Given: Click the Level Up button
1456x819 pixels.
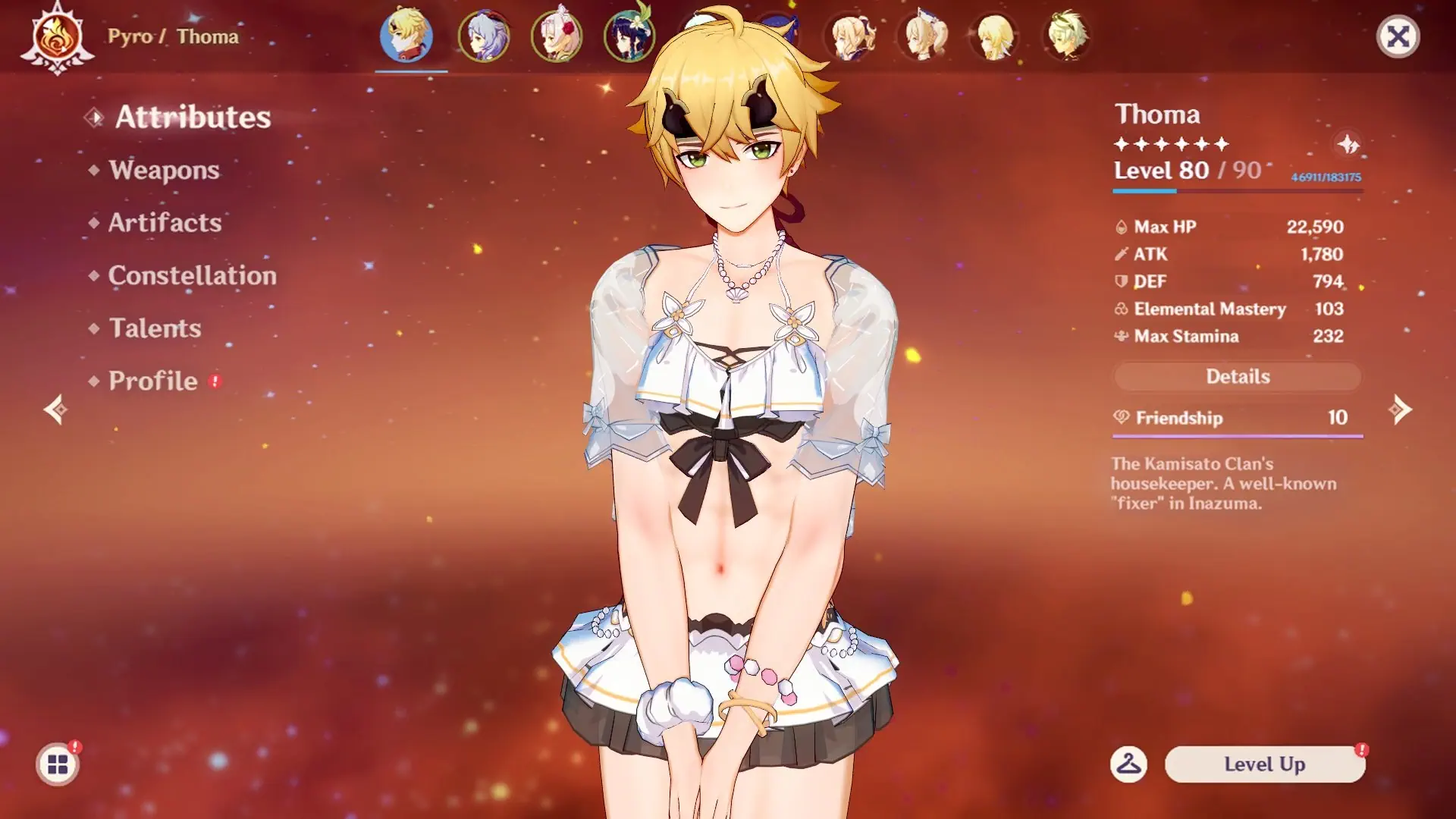Looking at the screenshot, I should click(1264, 764).
